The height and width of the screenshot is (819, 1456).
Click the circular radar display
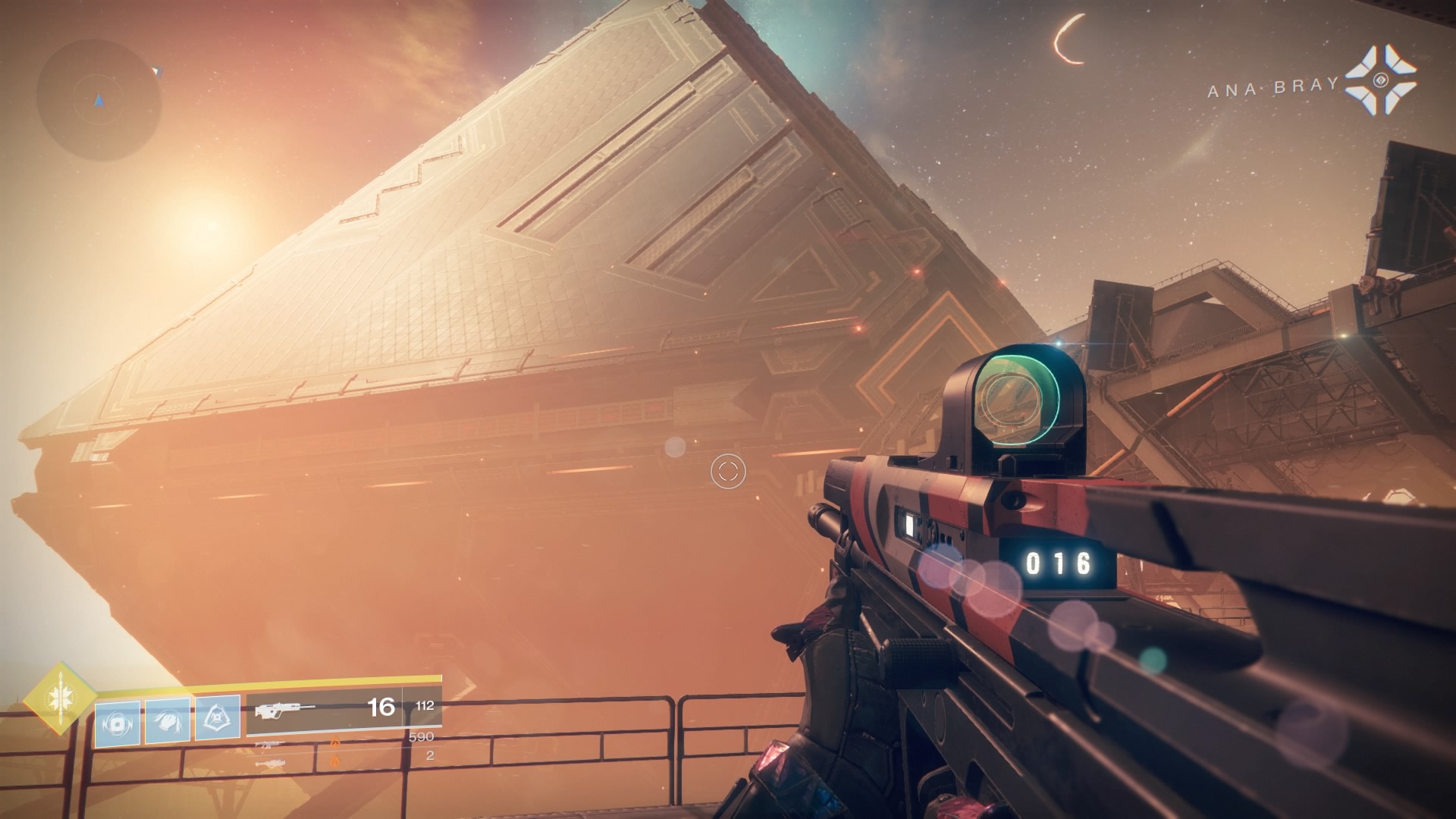point(99,100)
